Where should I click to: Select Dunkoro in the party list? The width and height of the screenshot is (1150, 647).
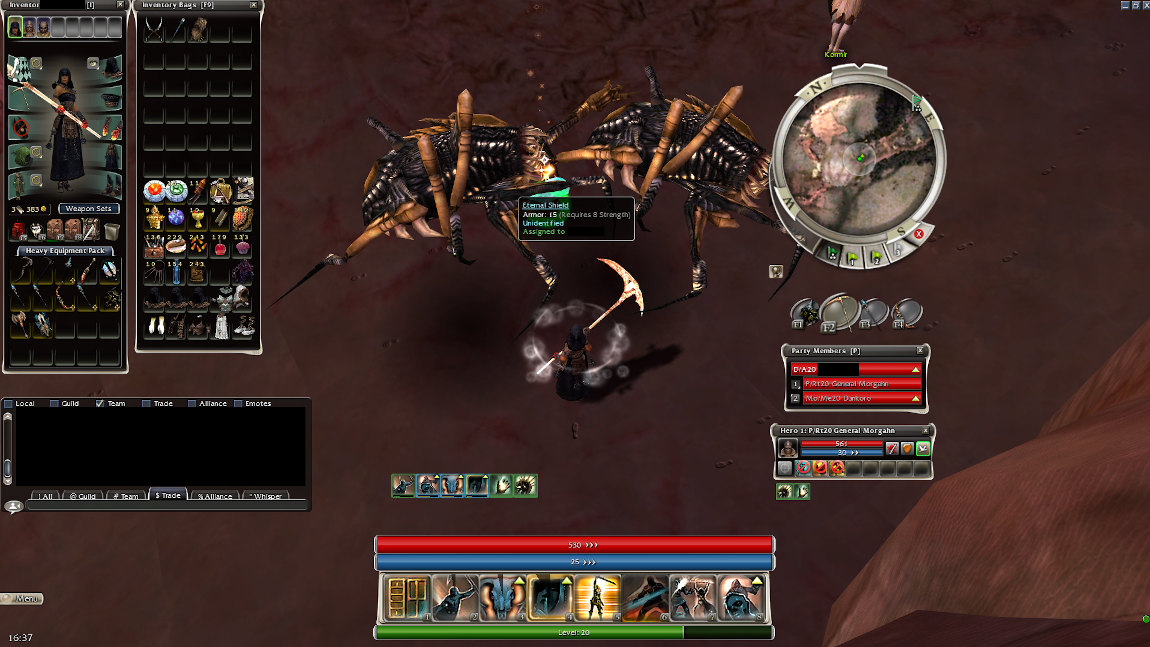[x=854, y=398]
